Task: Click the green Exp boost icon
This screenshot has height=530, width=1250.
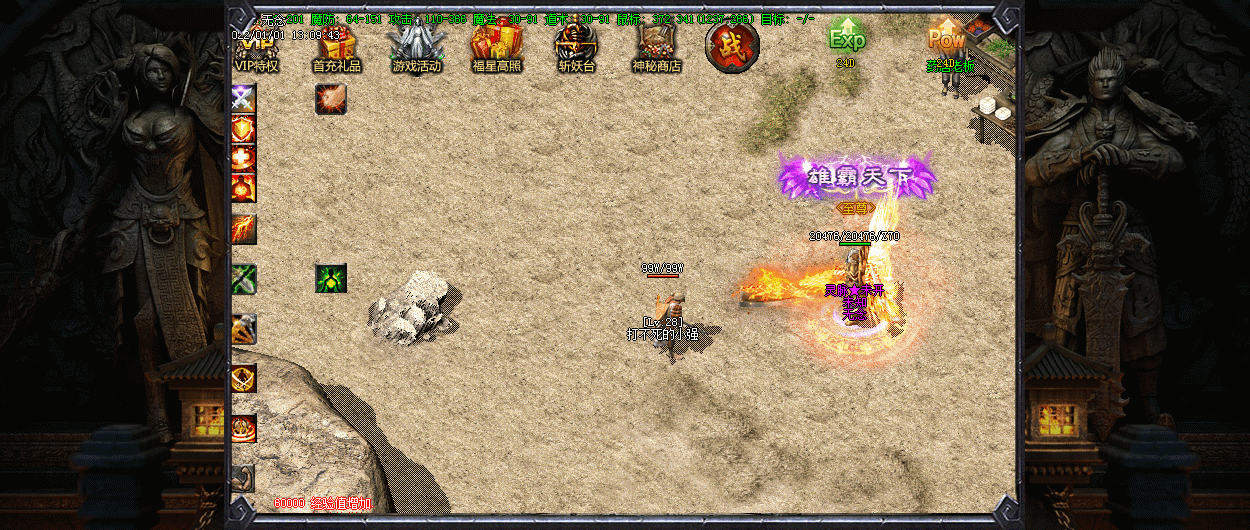Action: click(x=847, y=39)
